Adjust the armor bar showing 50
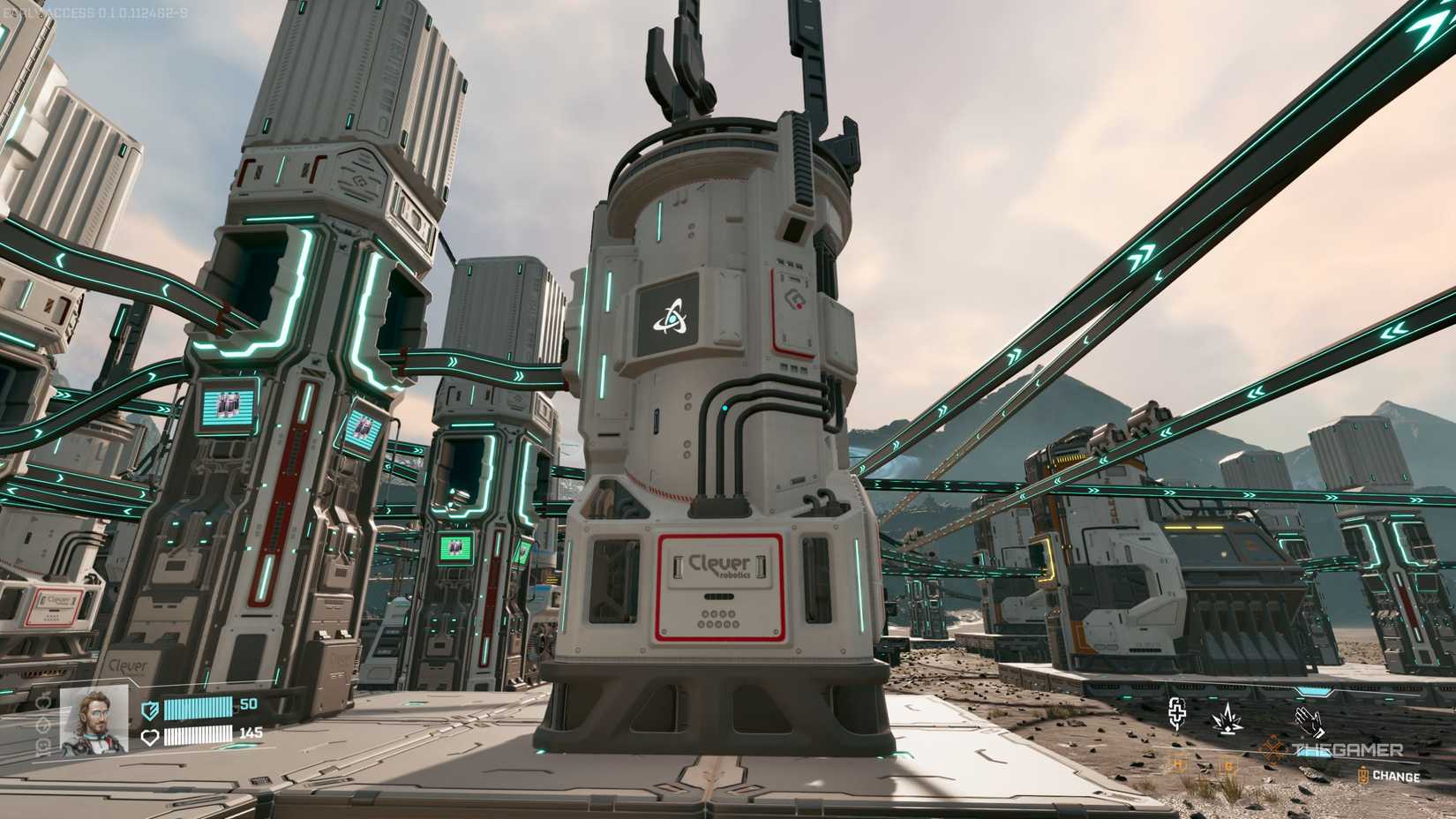The height and width of the screenshot is (819, 1456). click(198, 709)
